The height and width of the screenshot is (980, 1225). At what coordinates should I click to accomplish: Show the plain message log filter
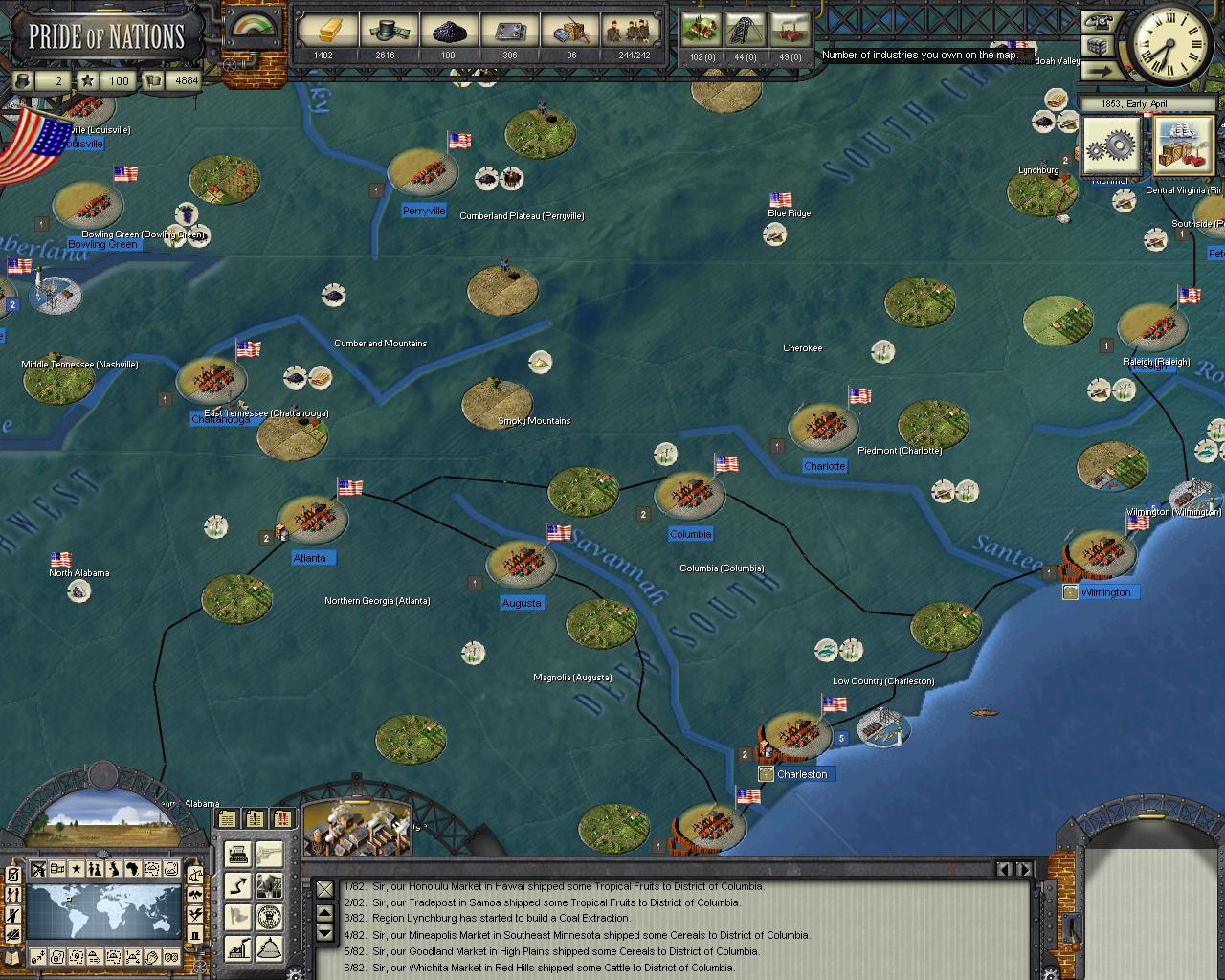tap(227, 818)
